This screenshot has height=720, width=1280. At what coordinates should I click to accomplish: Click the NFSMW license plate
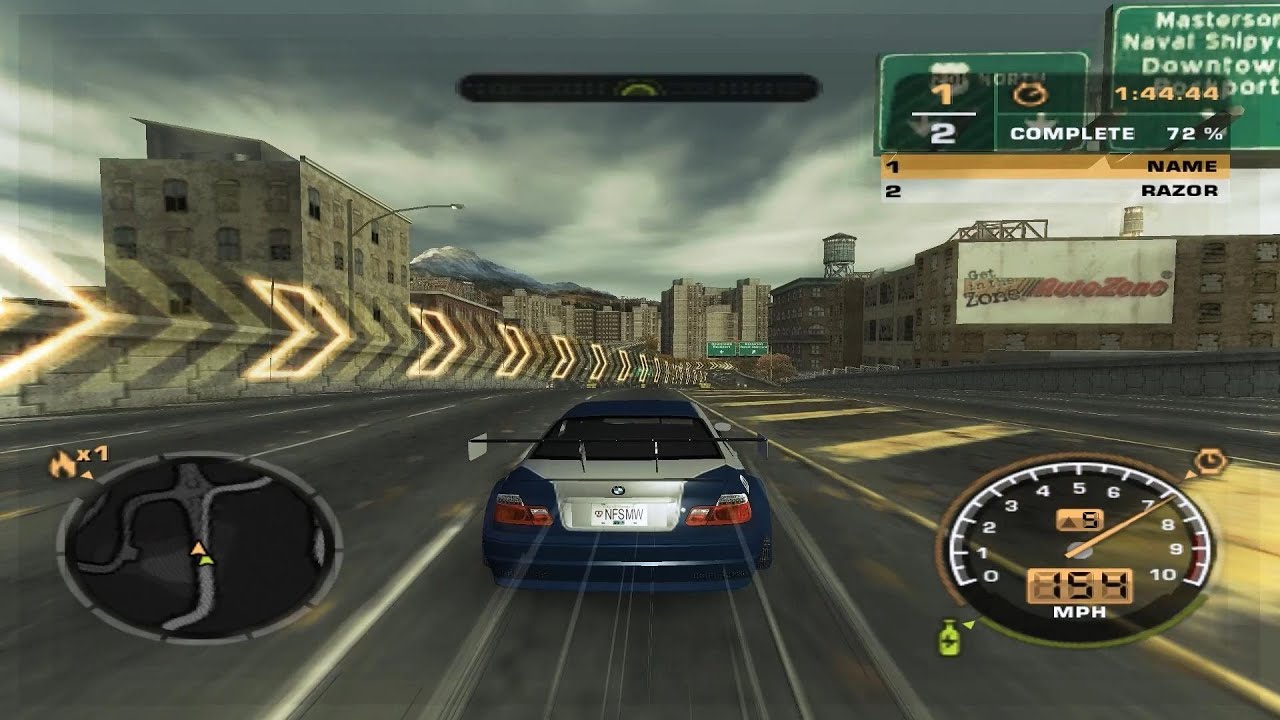[x=617, y=512]
